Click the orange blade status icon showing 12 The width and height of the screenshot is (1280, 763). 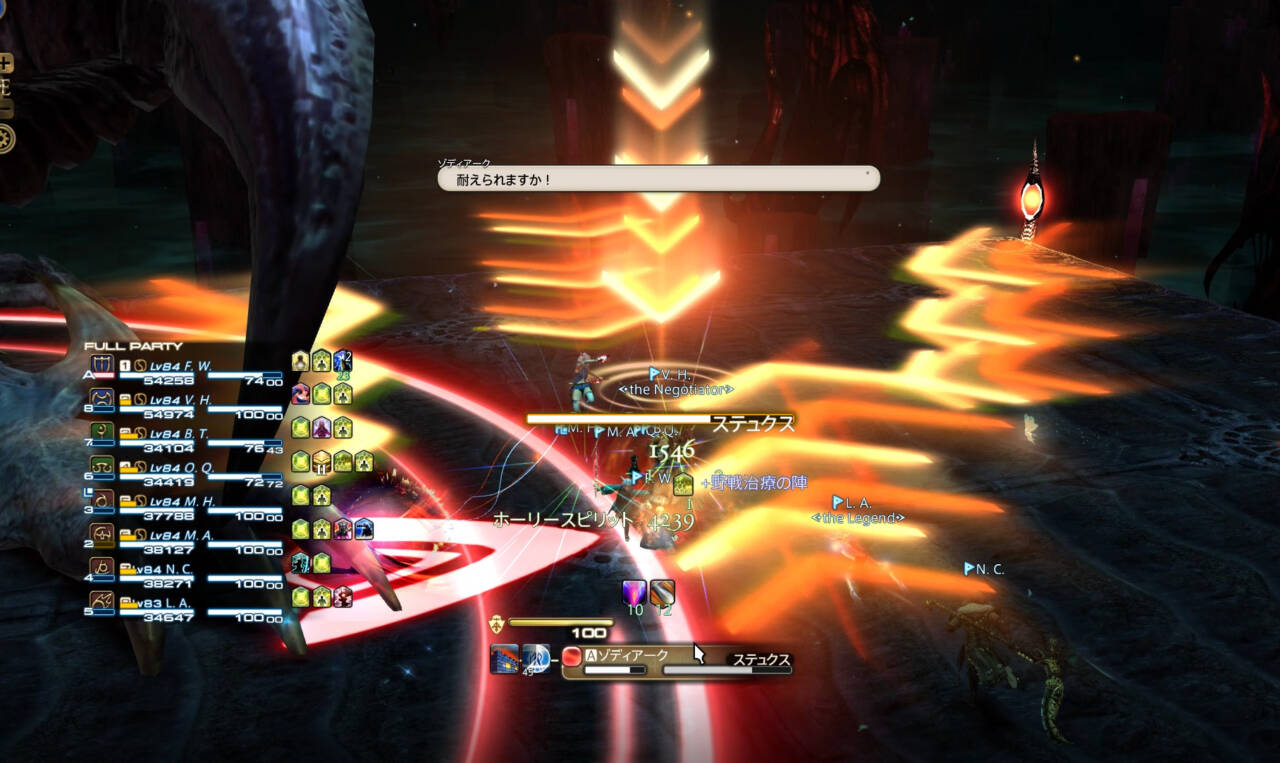[662, 592]
